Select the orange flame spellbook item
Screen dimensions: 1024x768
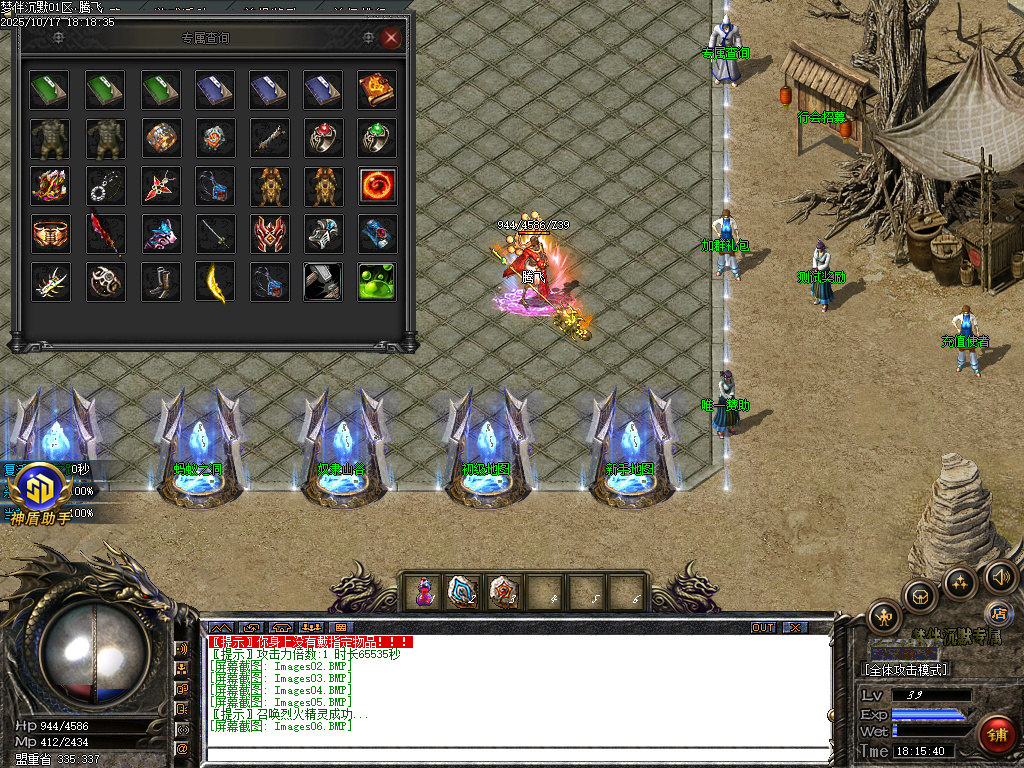pyautogui.click(x=377, y=90)
